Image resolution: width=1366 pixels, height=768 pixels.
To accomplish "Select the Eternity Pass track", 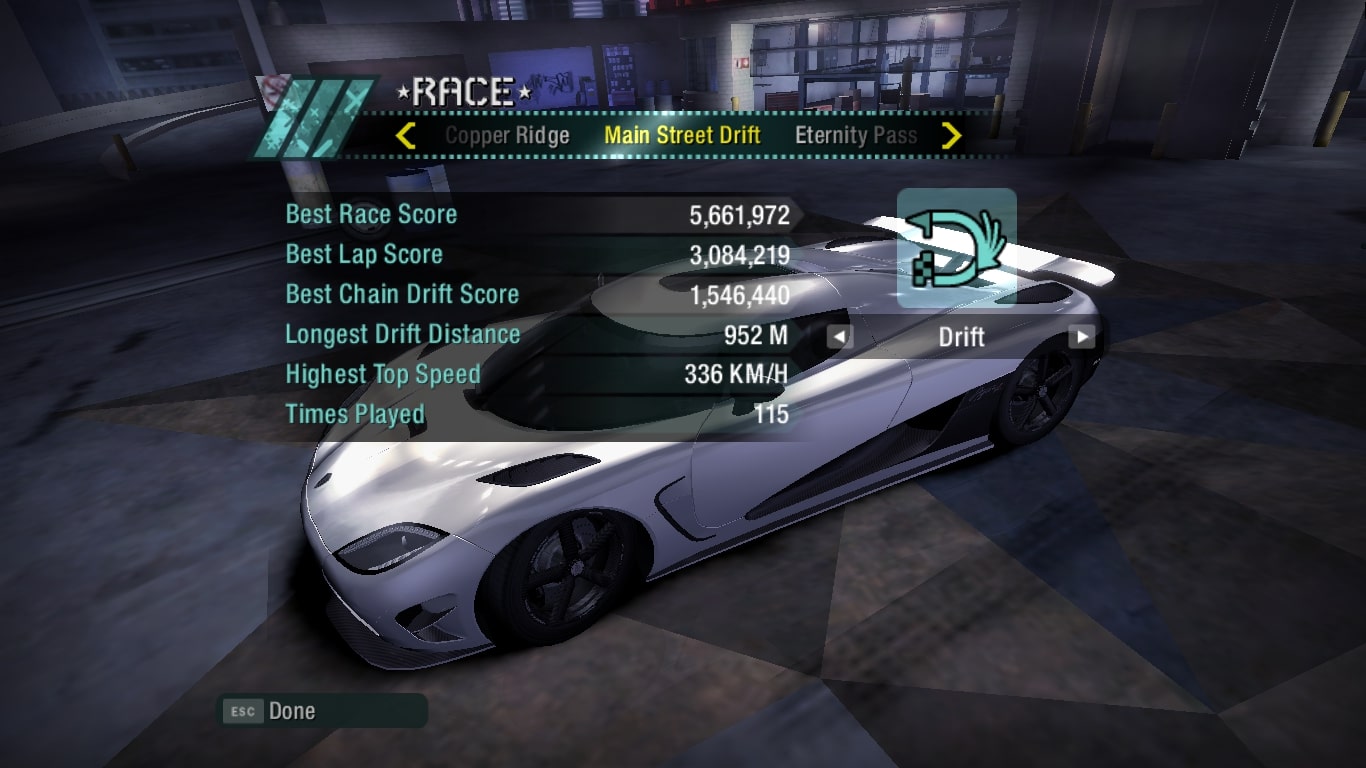I will click(855, 136).
